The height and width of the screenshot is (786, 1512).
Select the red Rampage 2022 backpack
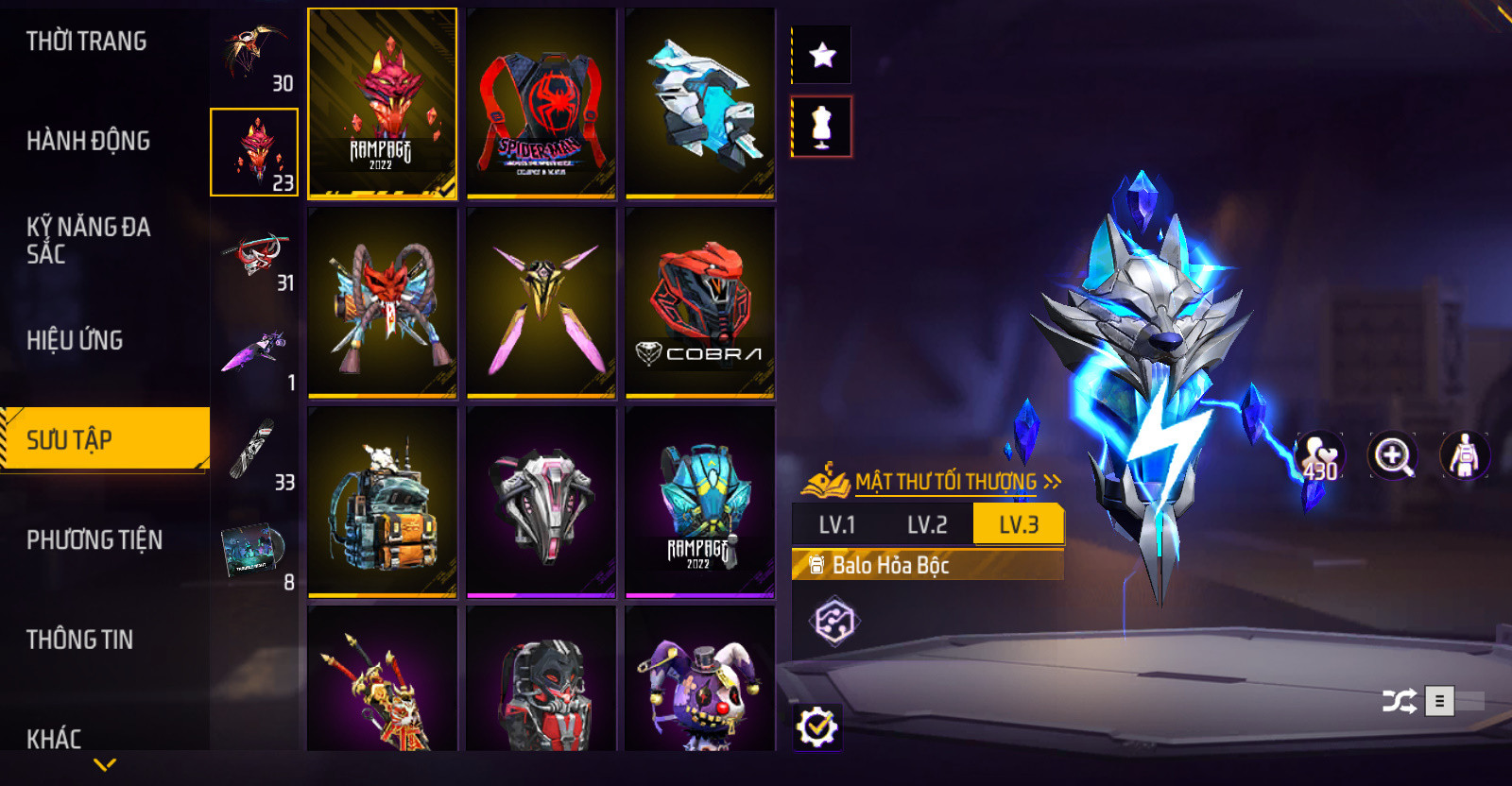point(383,104)
